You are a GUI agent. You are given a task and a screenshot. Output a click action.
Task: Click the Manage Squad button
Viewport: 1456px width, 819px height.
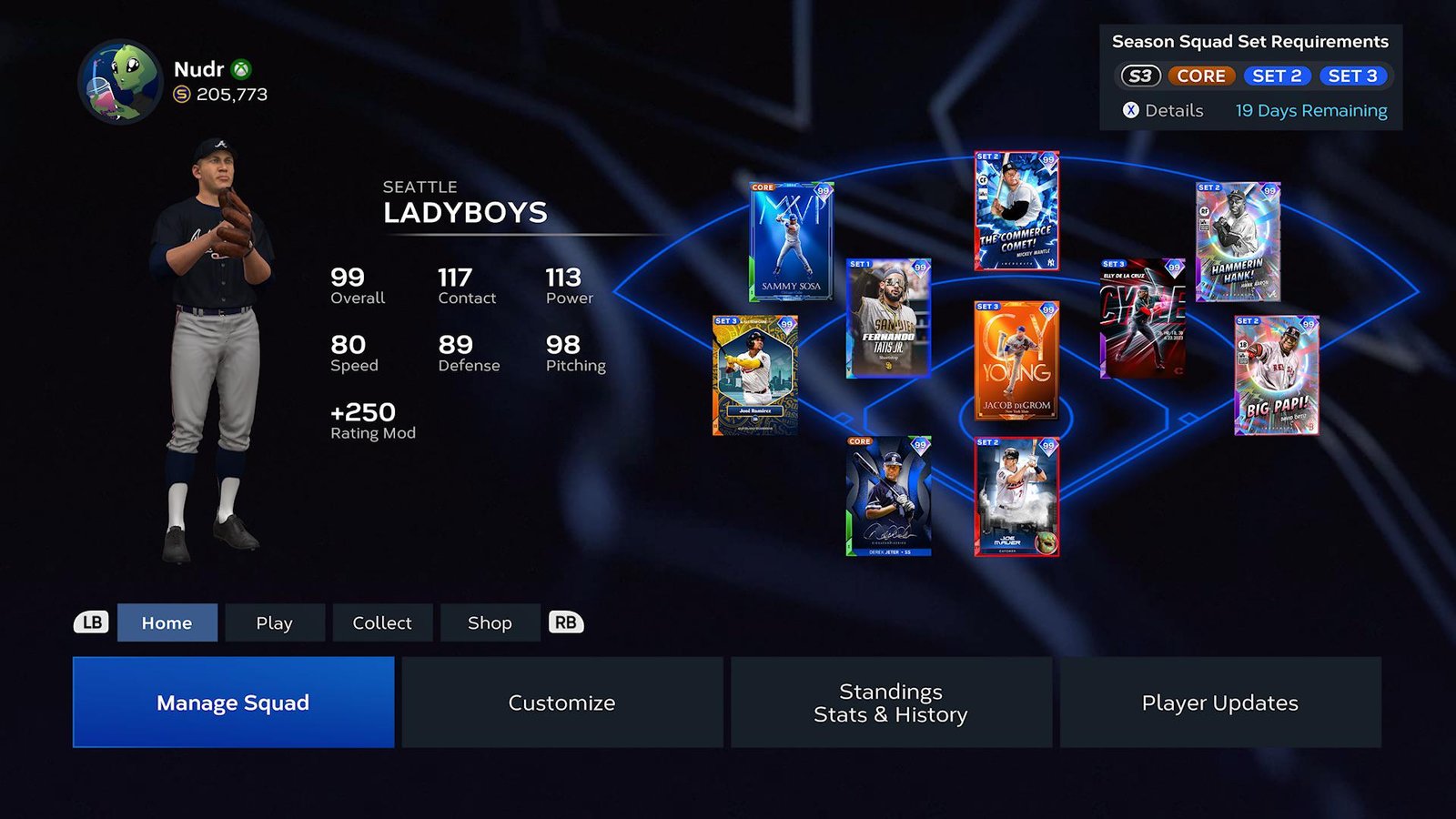click(233, 702)
